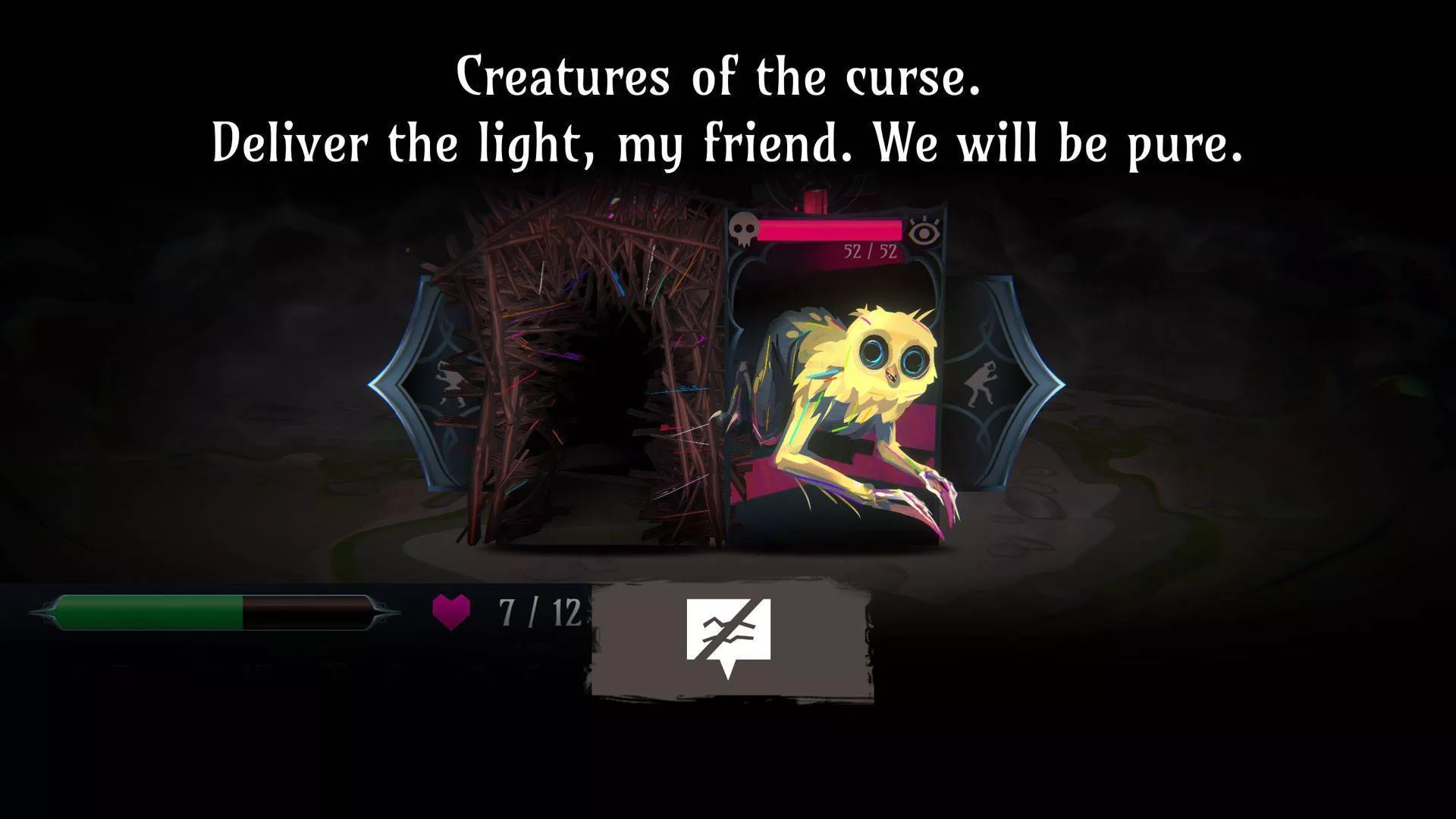Inspect the enemy using the eye icon
The width and height of the screenshot is (1456, 819).
point(923,231)
